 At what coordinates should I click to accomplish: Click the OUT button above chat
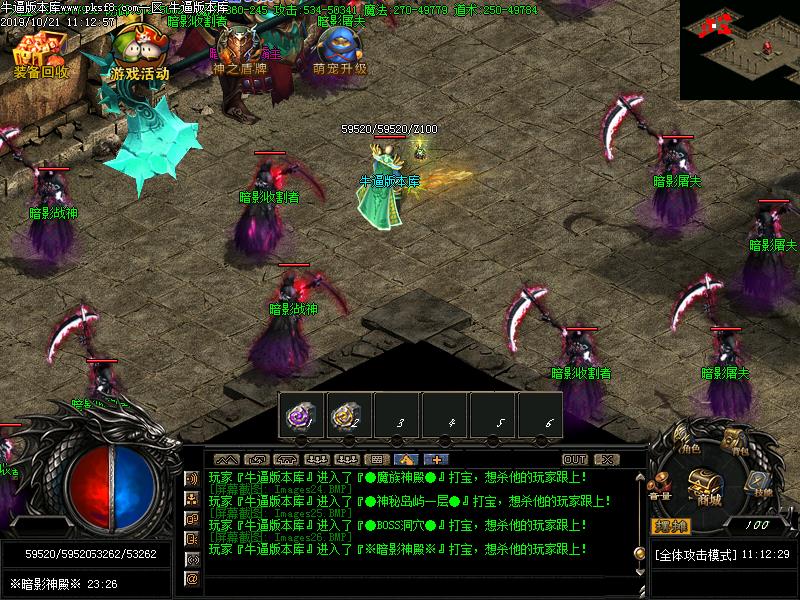574,460
